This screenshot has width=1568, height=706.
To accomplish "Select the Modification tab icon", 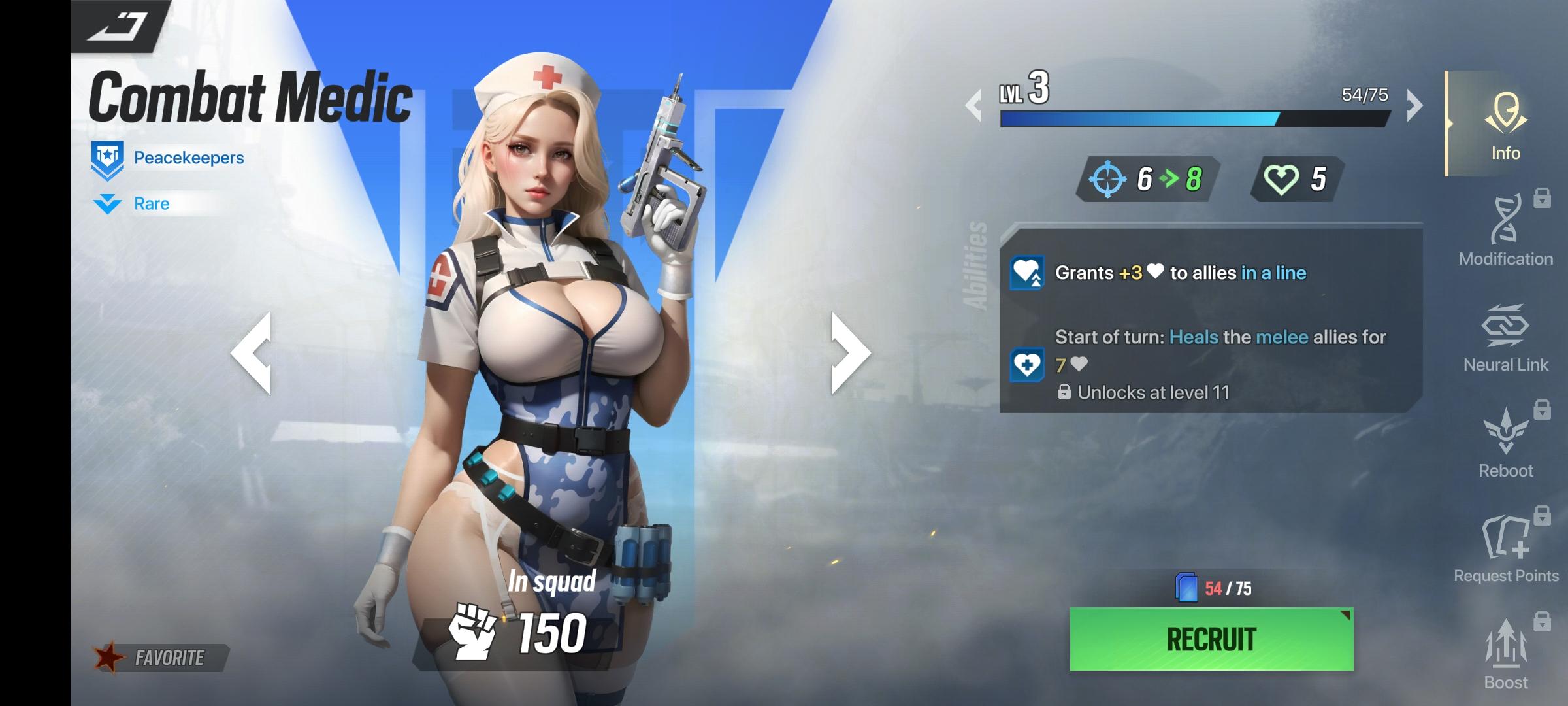I will point(1505,232).
